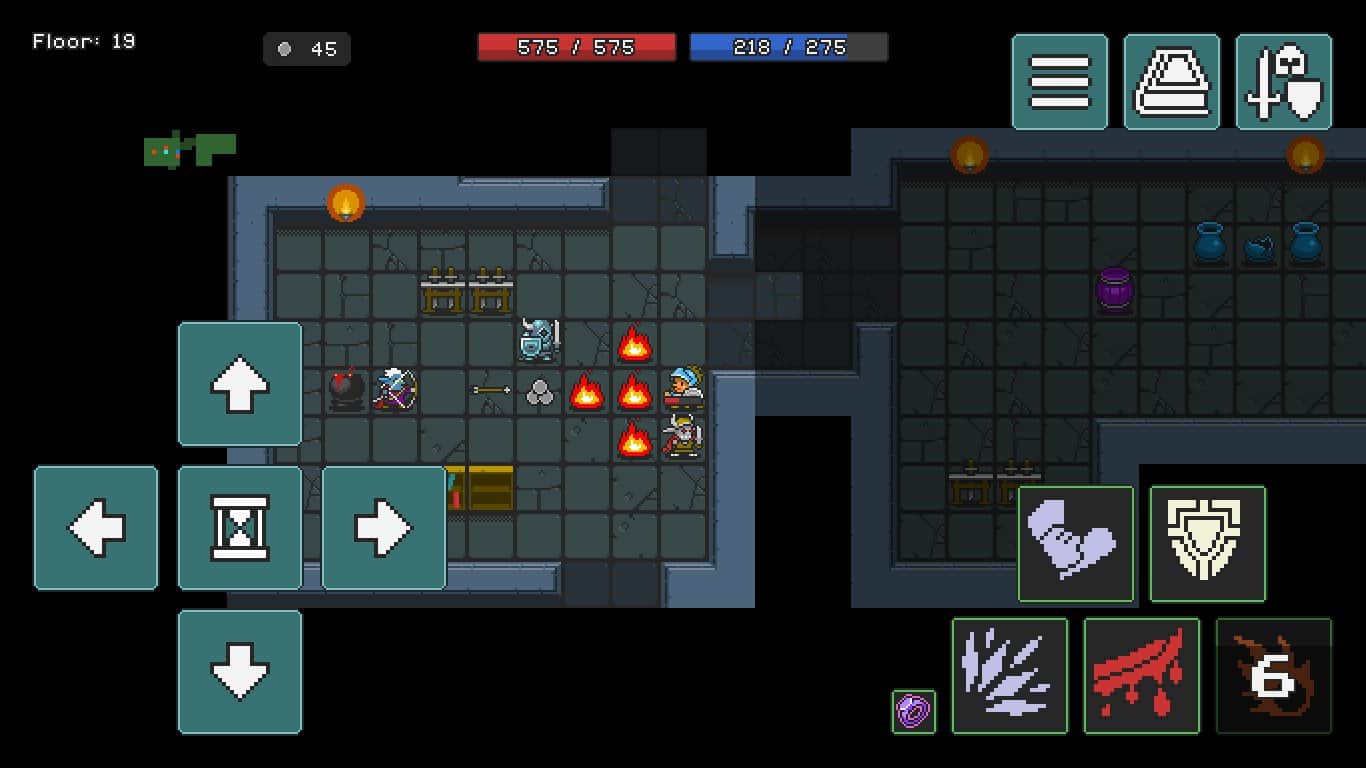Image resolution: width=1366 pixels, height=768 pixels.
Task: Tap the small purple ring icon
Action: point(914,712)
